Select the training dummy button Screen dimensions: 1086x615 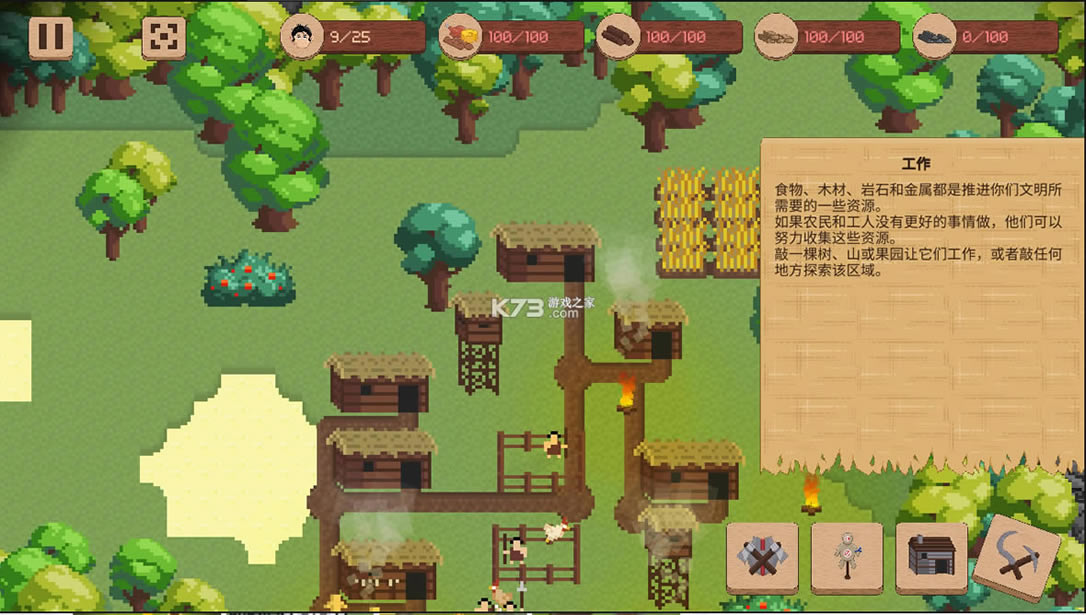846,558
